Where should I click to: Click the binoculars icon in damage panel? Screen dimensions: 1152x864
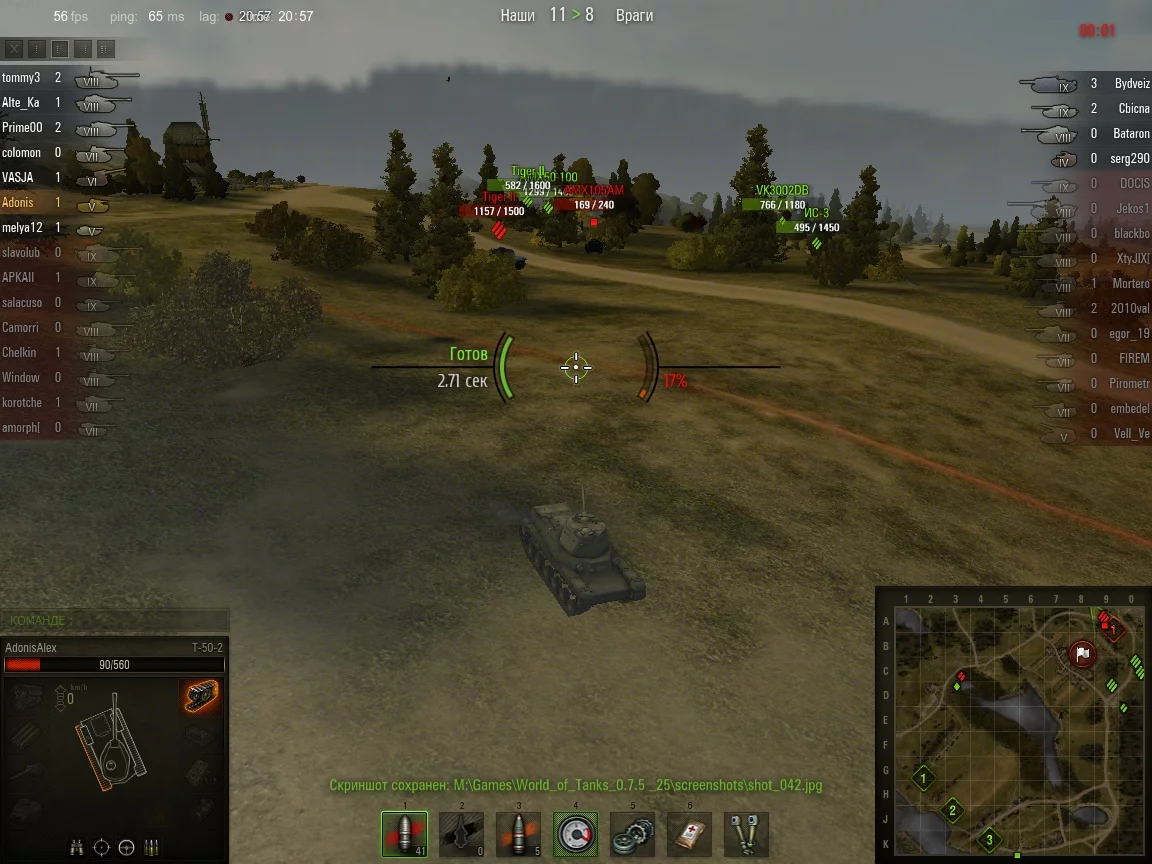tap(77, 848)
